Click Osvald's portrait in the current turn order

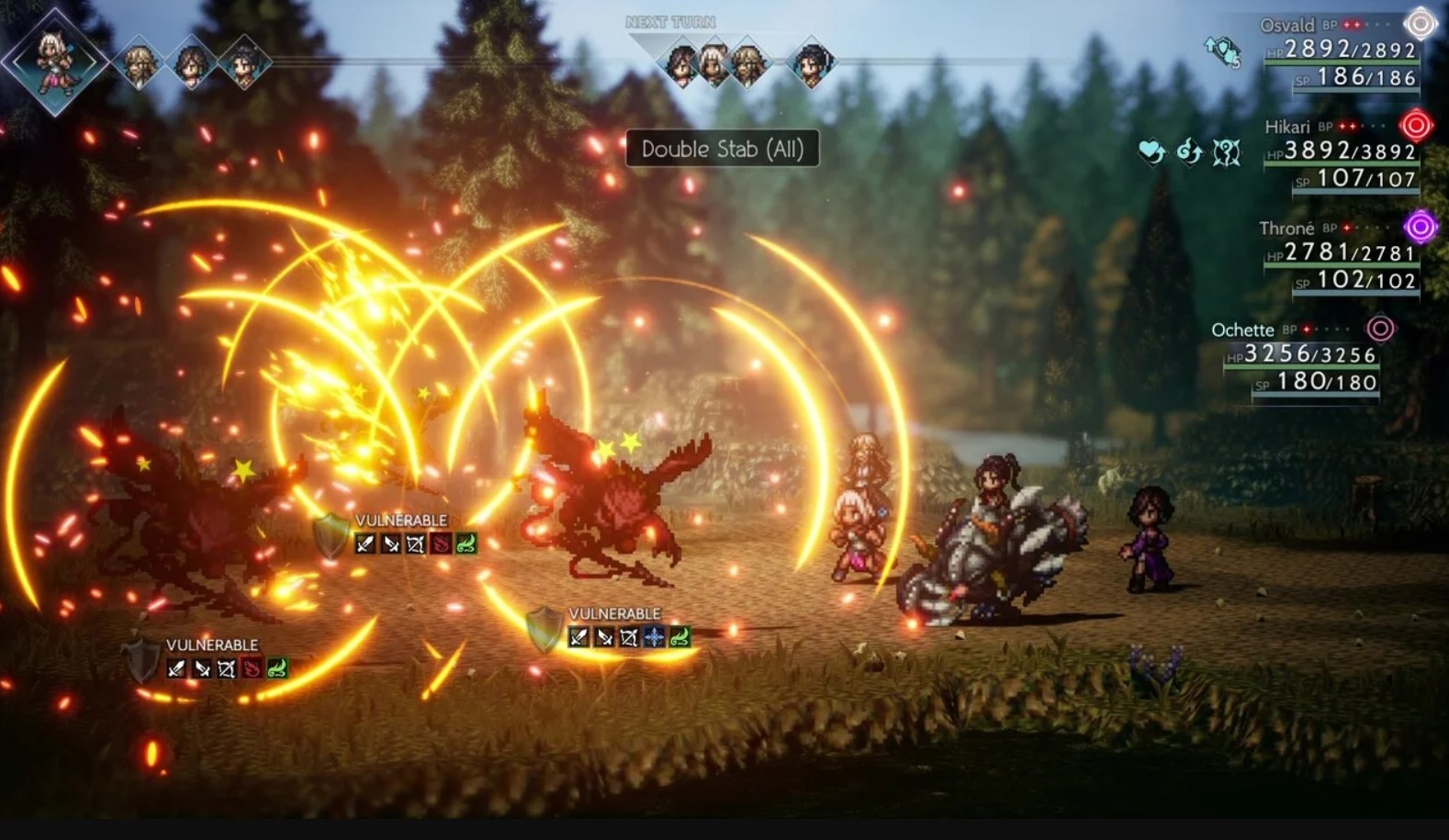tap(139, 63)
